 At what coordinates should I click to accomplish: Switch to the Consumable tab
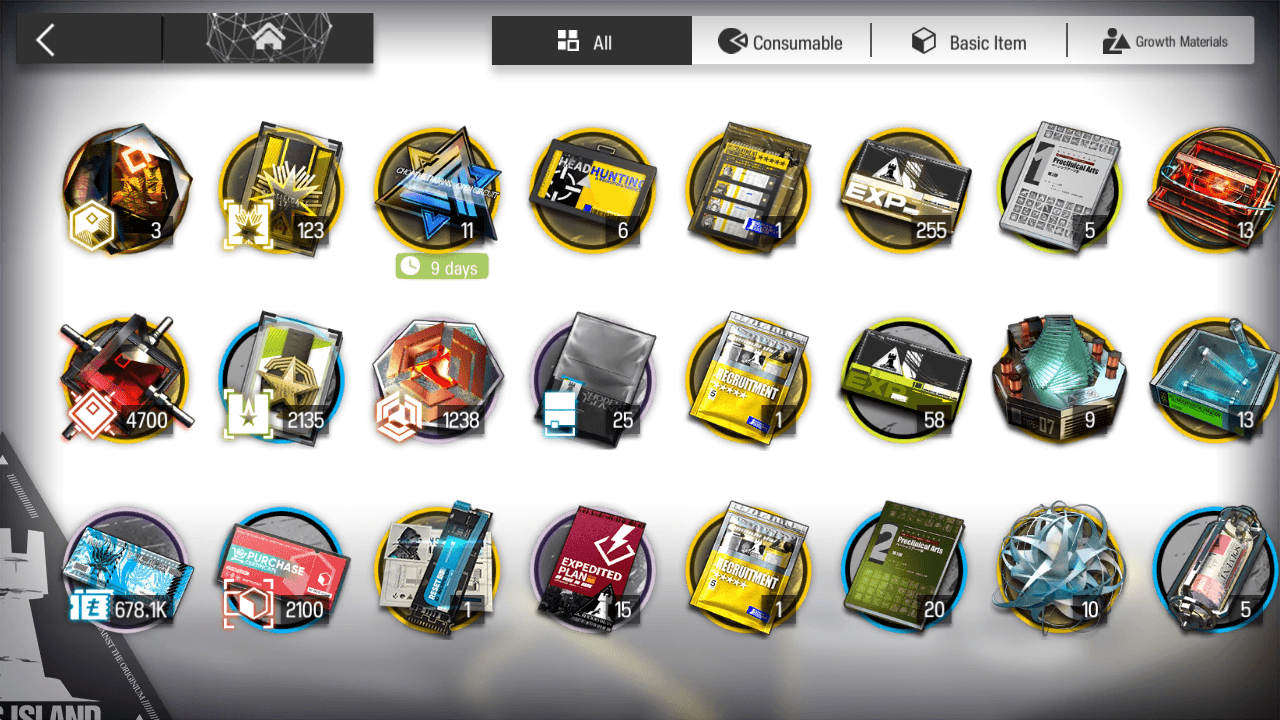coord(781,42)
